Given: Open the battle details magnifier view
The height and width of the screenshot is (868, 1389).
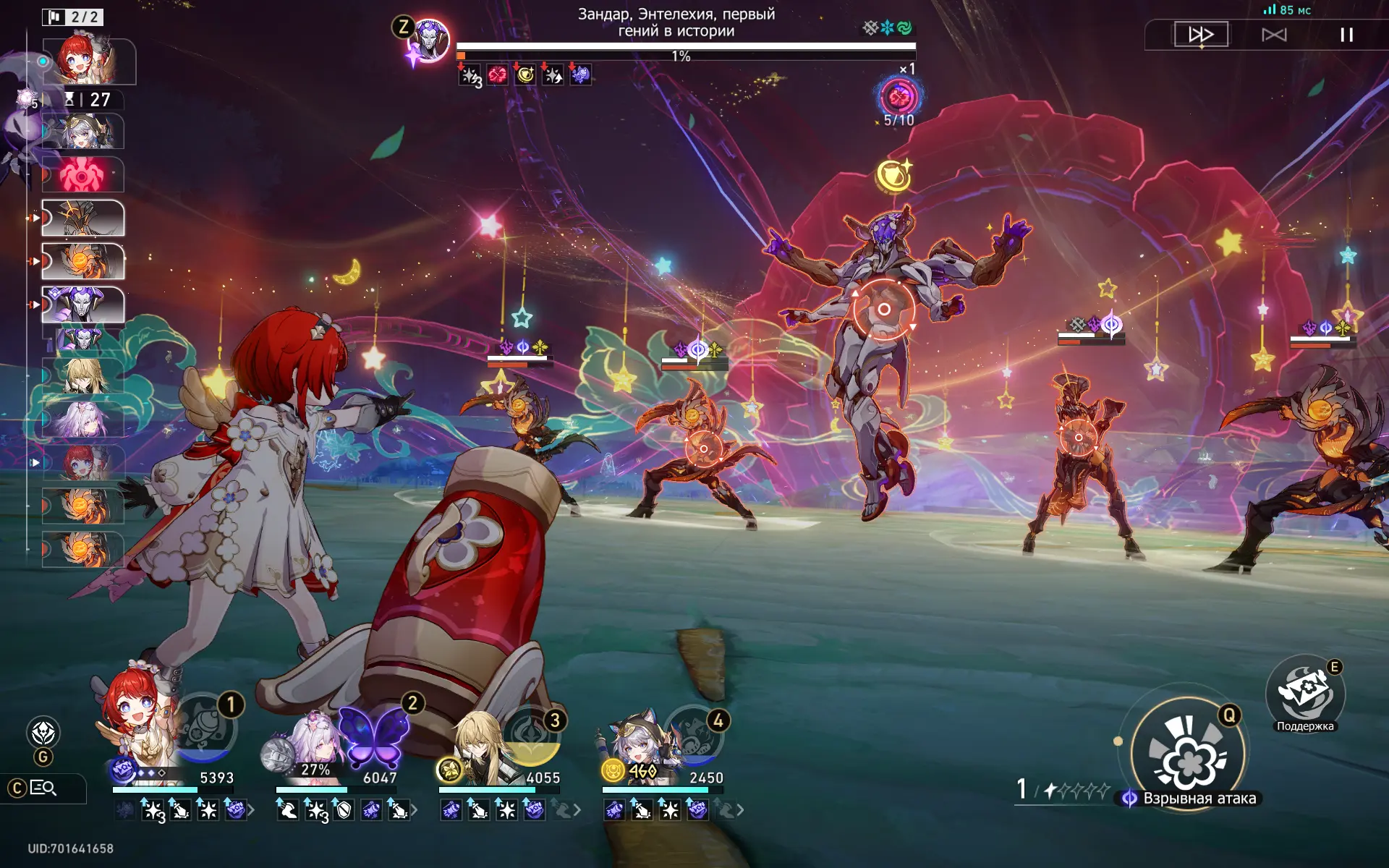Looking at the screenshot, I should click(x=43, y=788).
